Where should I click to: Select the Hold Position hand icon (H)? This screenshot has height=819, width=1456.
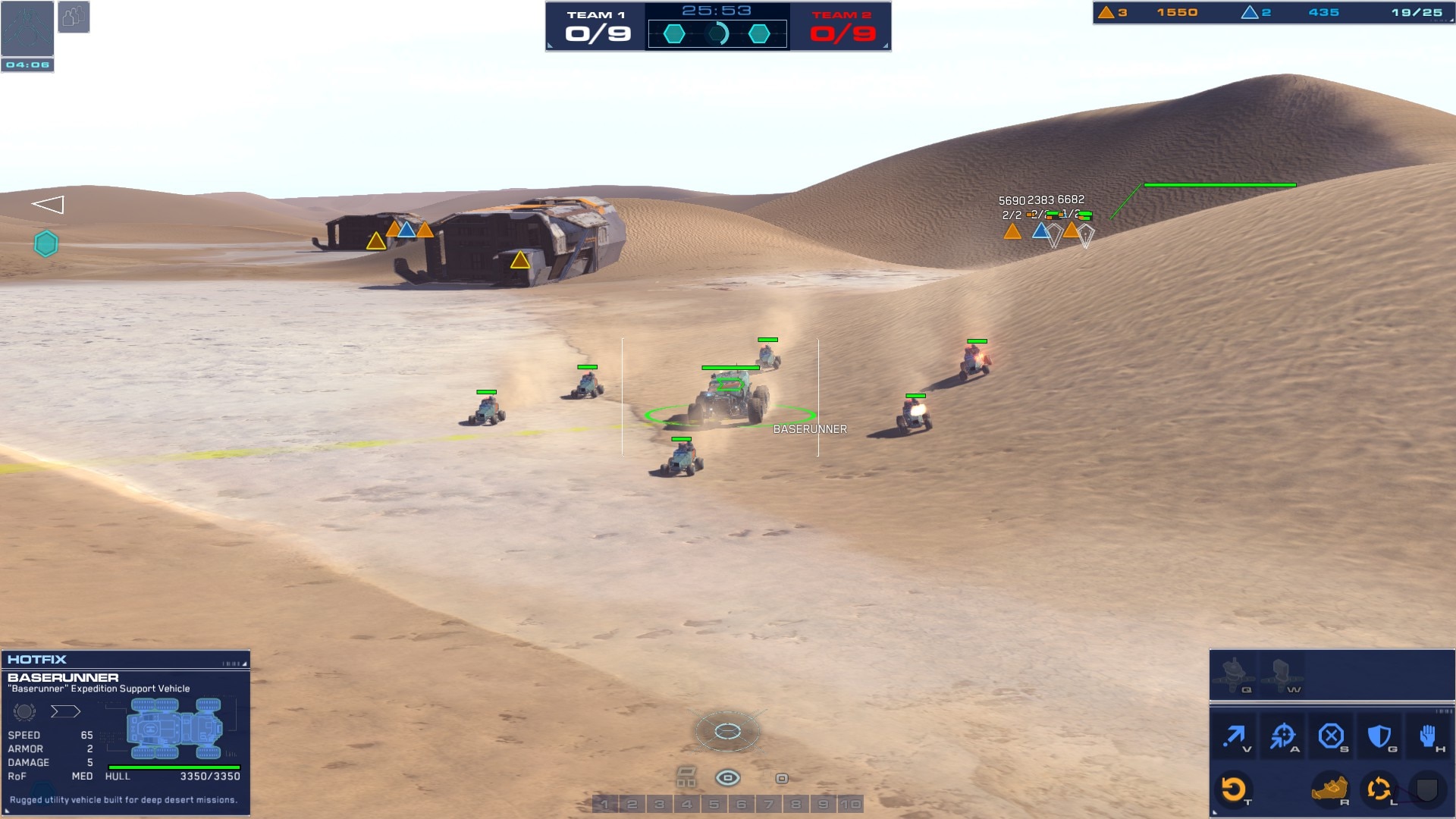(x=1428, y=734)
